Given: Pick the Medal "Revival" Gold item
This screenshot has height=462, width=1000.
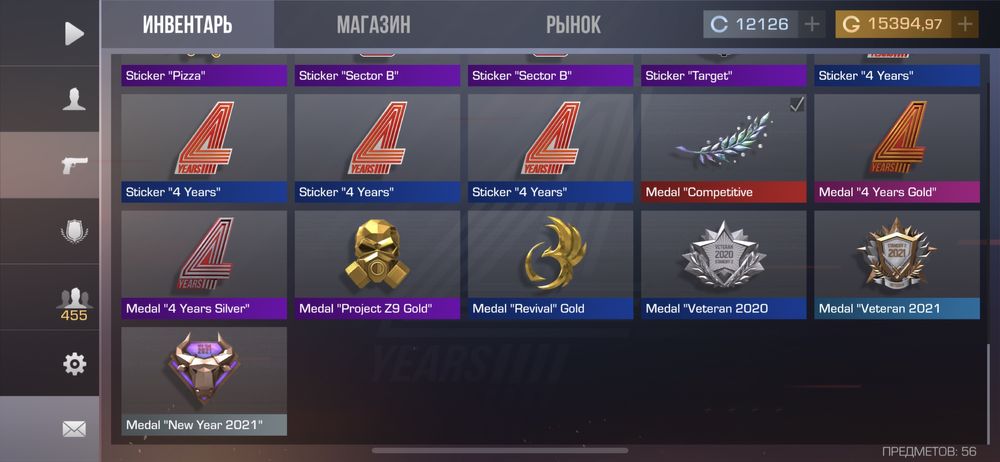Looking at the screenshot, I should click(550, 264).
